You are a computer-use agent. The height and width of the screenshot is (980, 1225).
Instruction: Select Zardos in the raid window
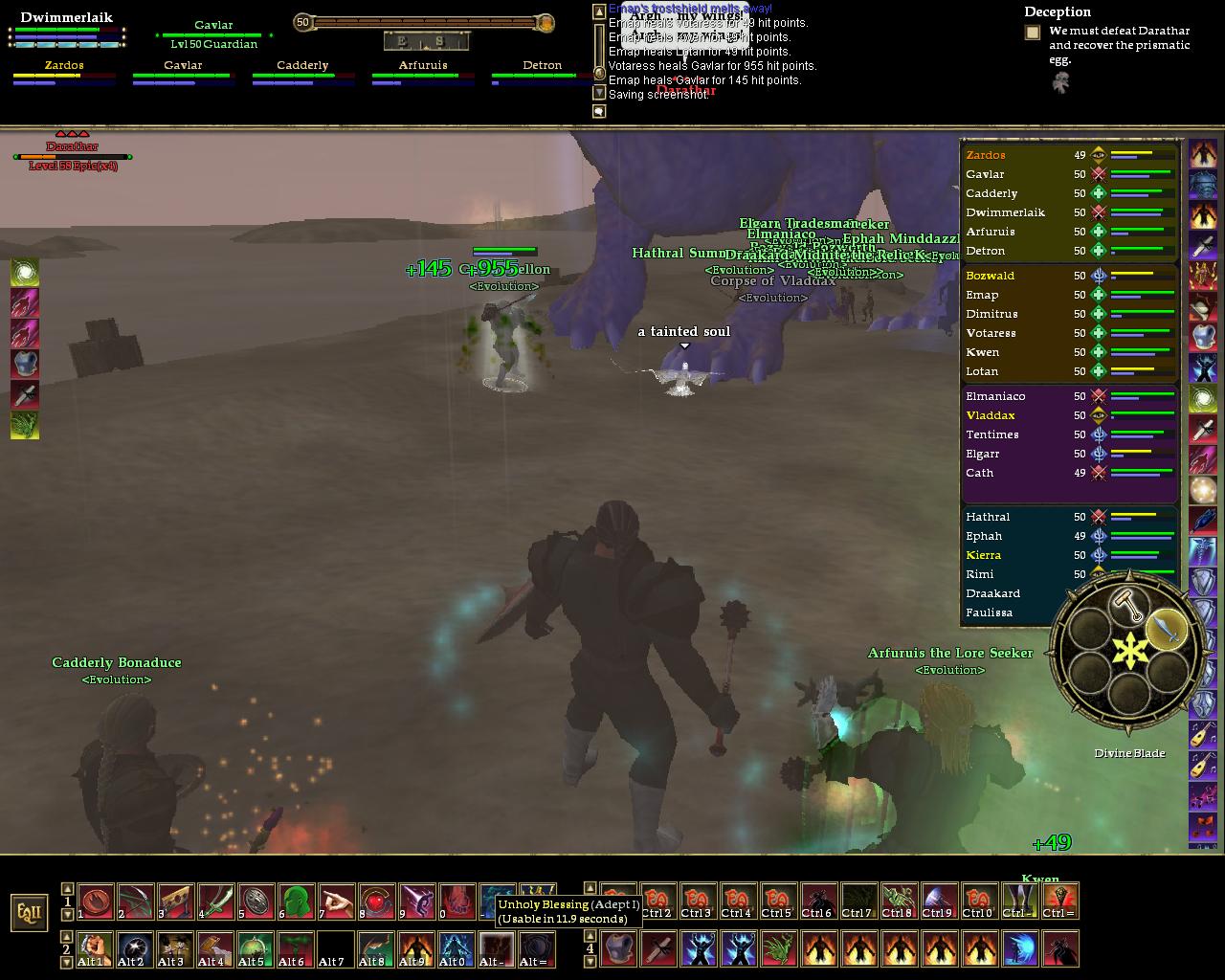(x=986, y=155)
